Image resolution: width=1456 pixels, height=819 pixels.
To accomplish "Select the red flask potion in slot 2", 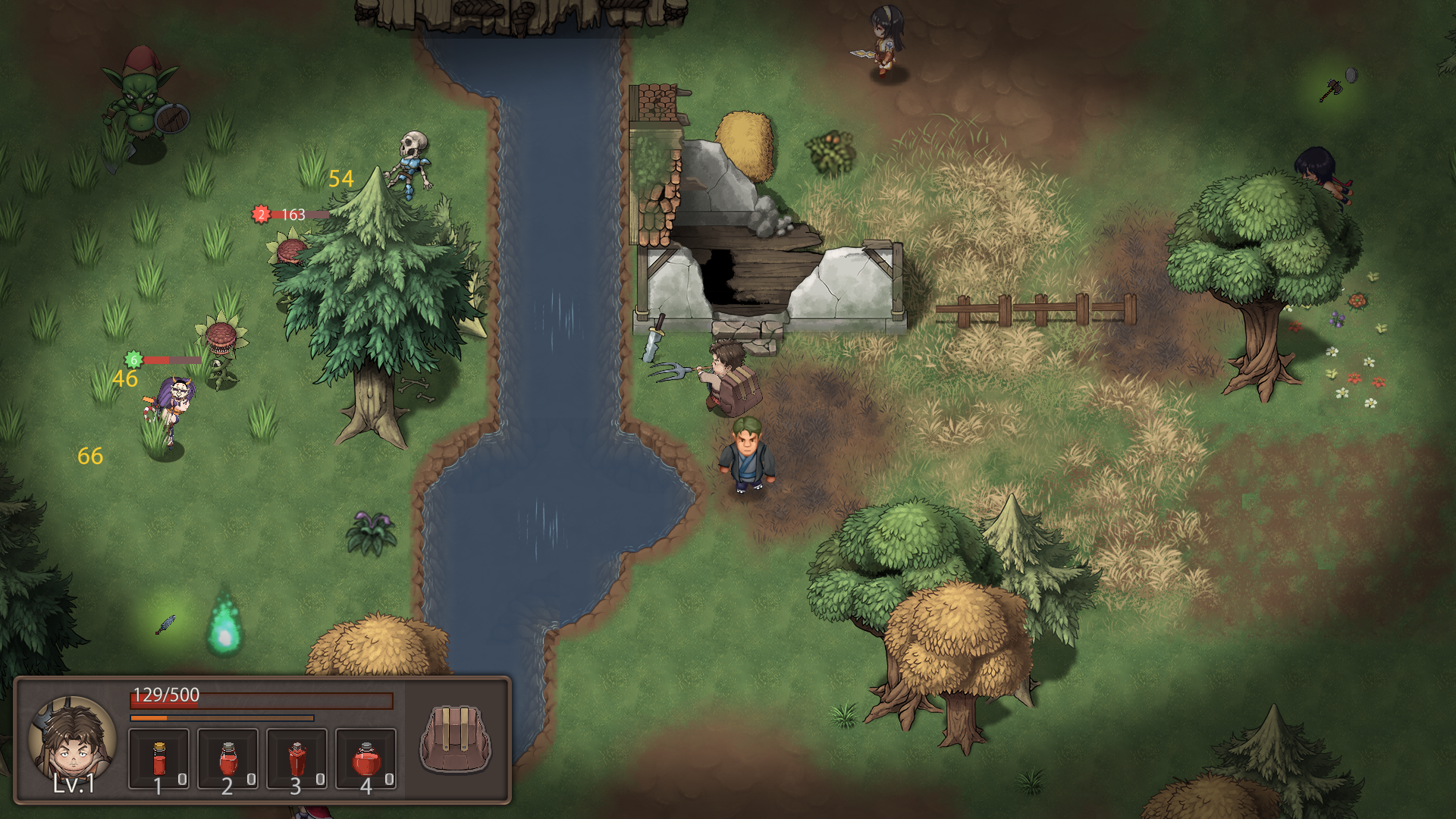I will 228,758.
